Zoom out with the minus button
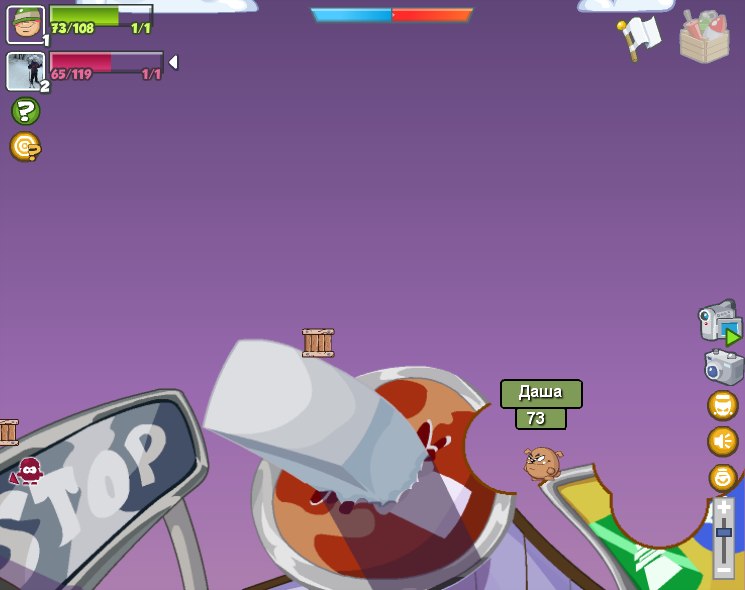Viewport: 745px width, 590px height. click(724, 568)
